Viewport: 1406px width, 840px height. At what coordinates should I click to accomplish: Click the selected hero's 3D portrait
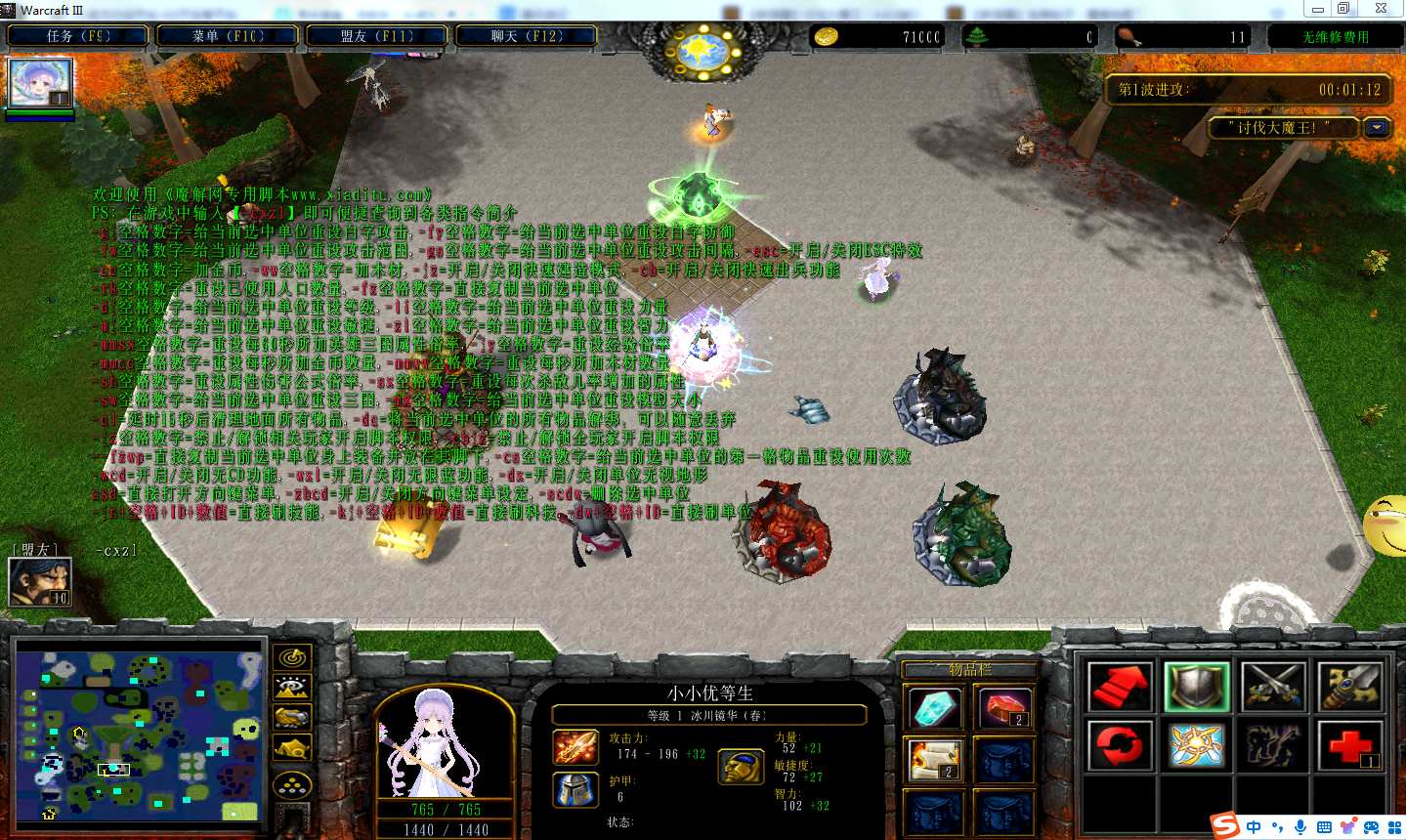click(x=445, y=741)
